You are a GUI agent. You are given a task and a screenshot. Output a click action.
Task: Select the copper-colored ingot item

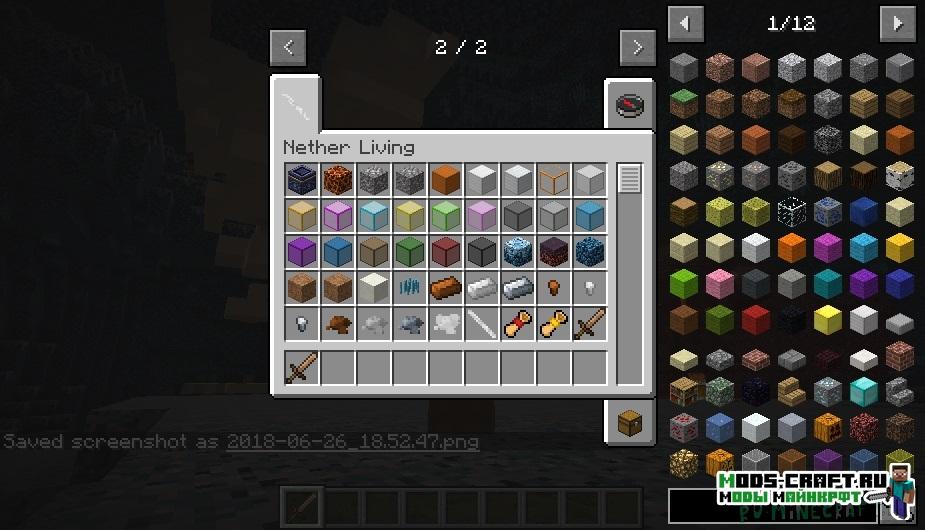[445, 289]
